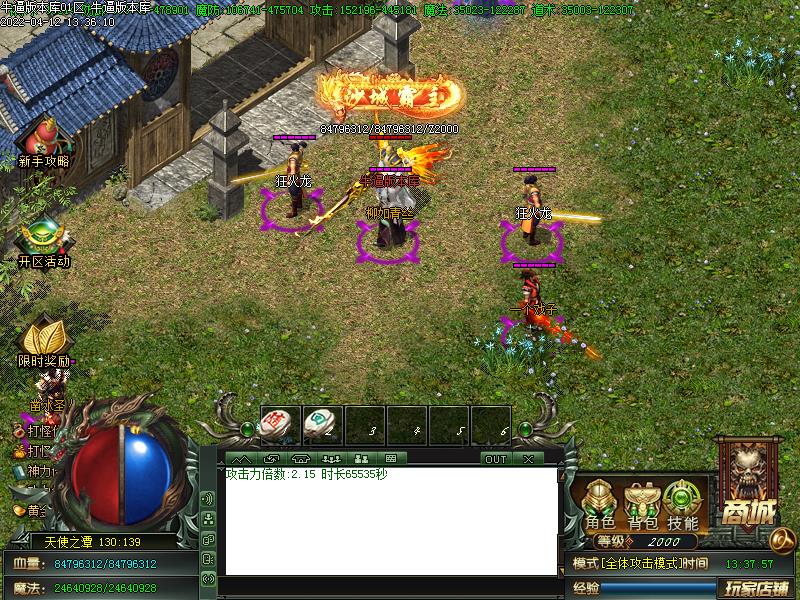
Task: Use the red scroll in hotbar slot 1
Action: pos(275,424)
